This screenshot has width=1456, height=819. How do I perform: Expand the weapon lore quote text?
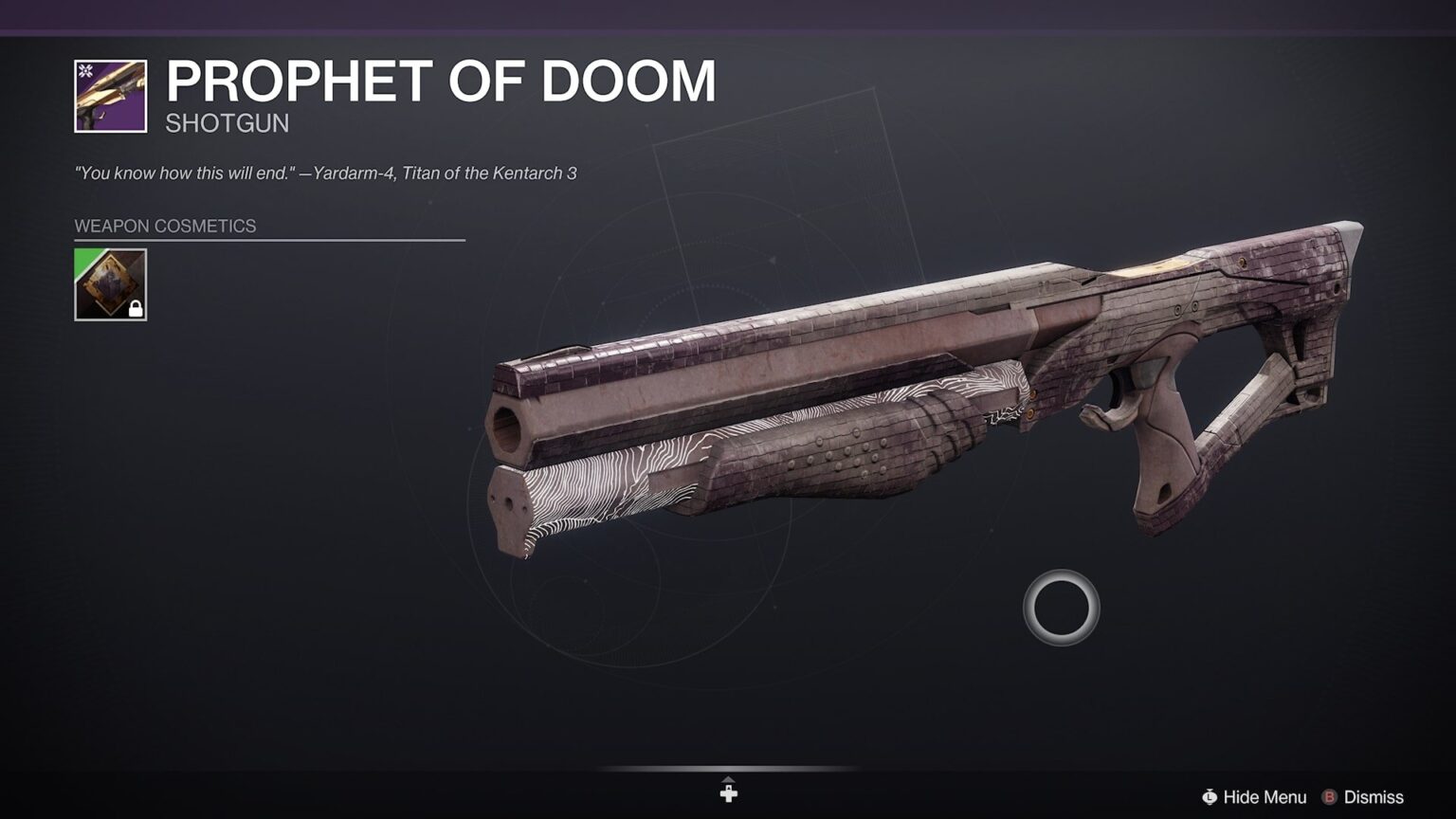[328, 173]
